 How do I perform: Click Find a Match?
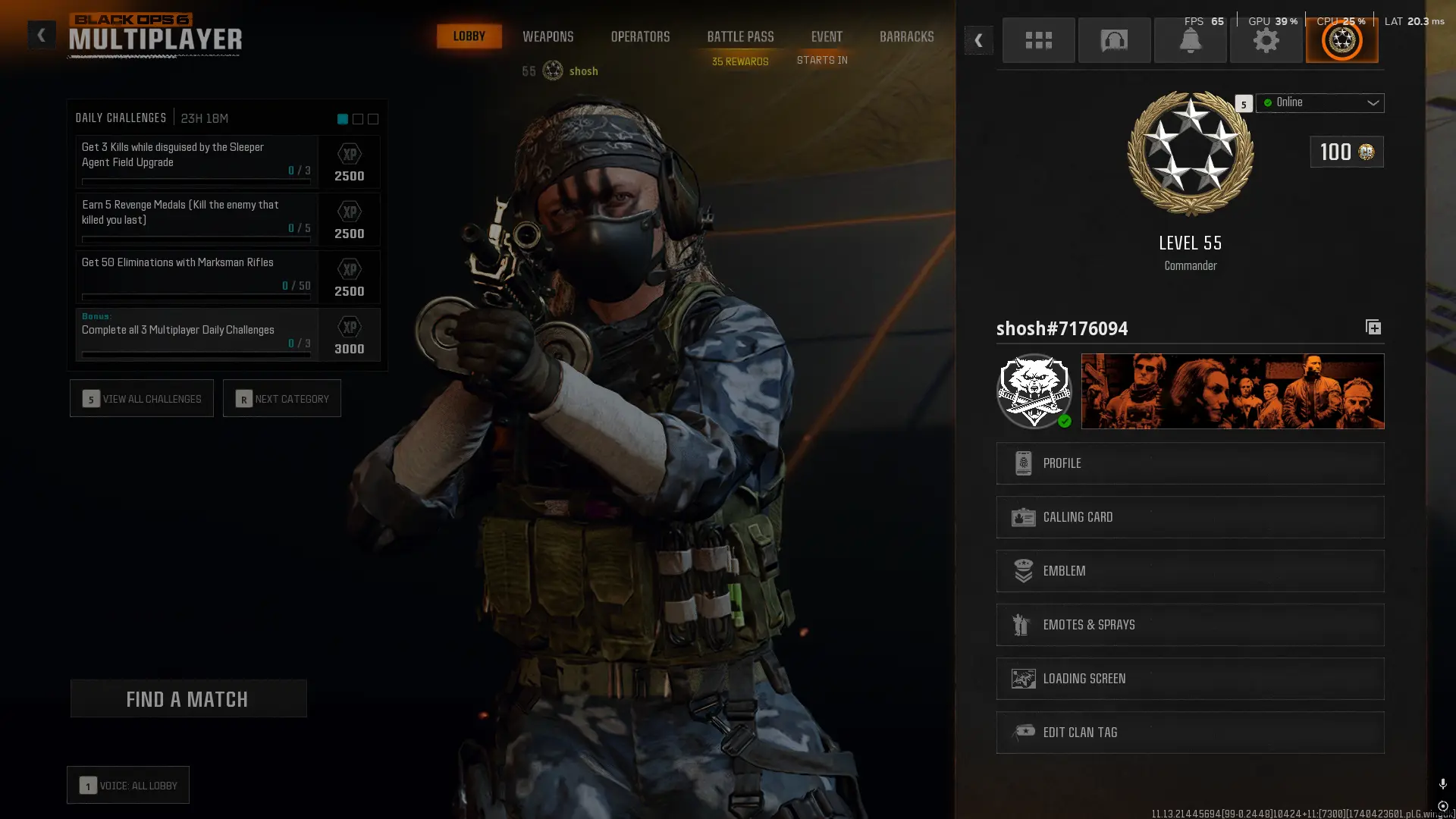(188, 698)
